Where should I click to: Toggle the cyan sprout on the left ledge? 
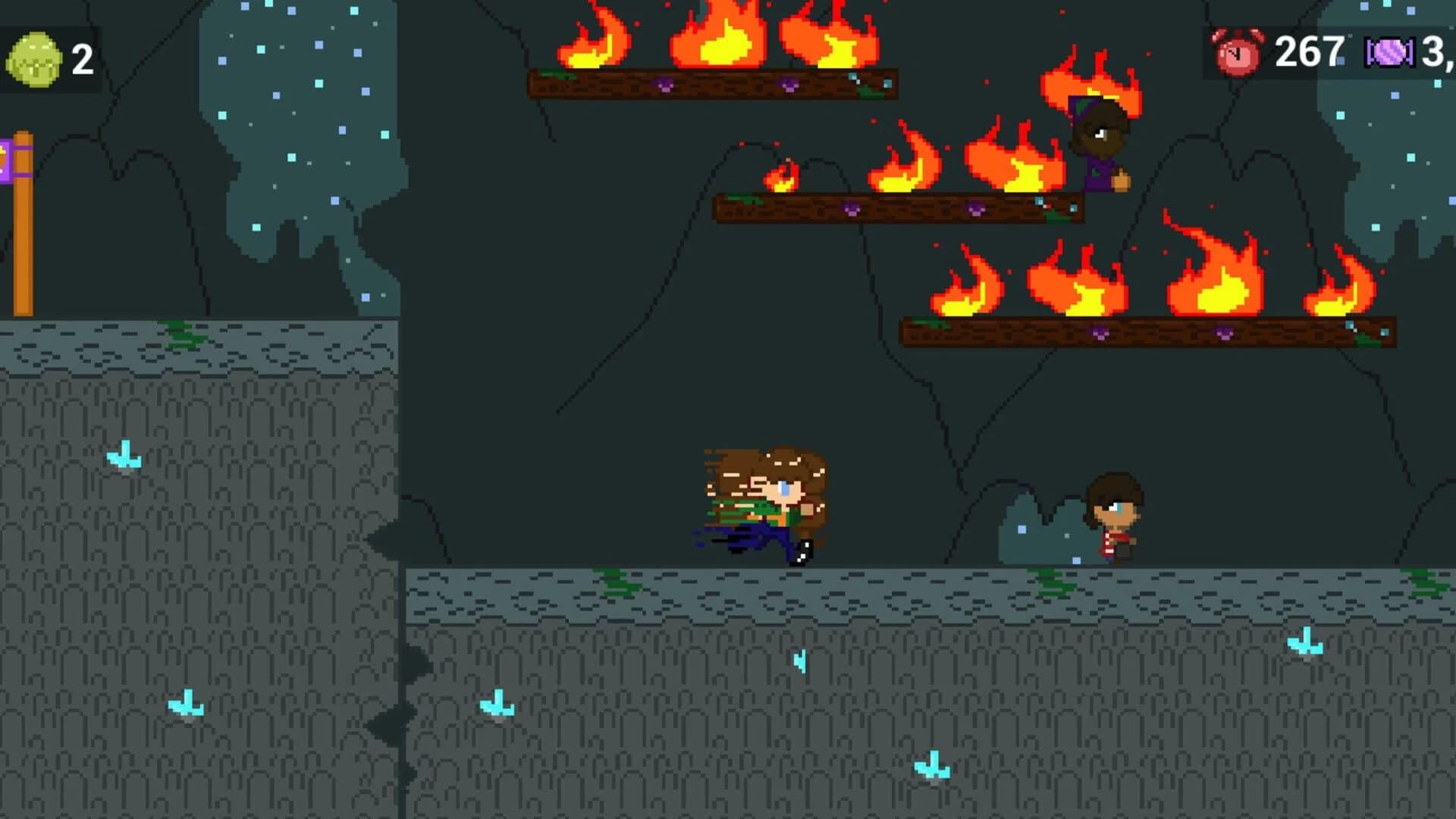(124, 455)
